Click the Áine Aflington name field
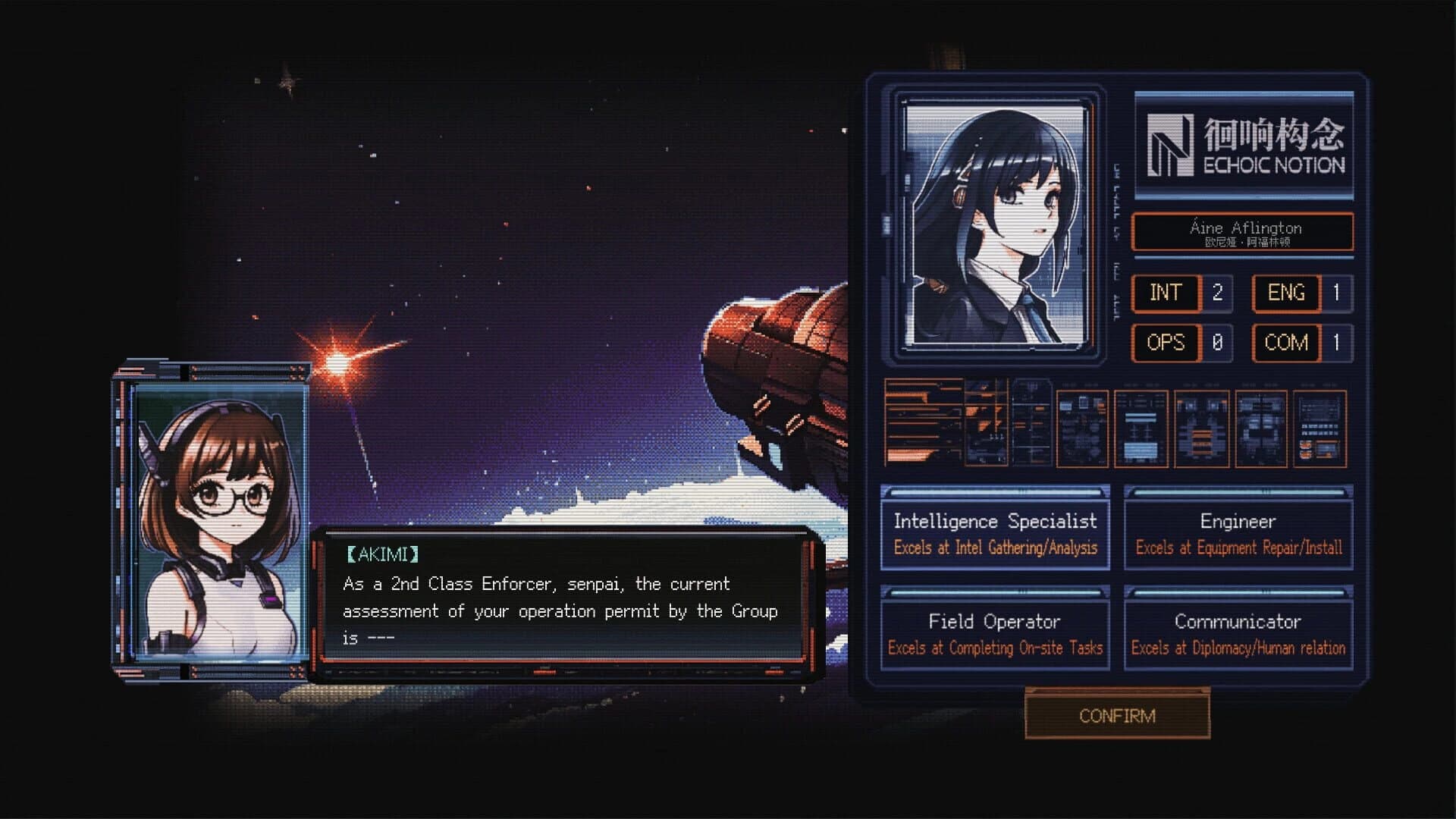The height and width of the screenshot is (819, 1456). pos(1244,233)
